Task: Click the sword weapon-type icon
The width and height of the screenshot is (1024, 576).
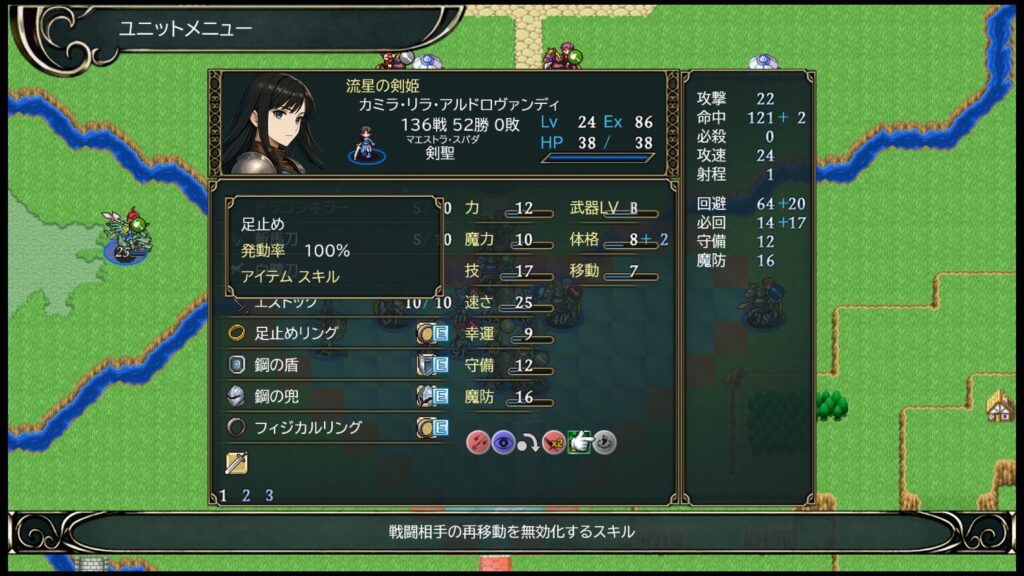Action: (236, 463)
